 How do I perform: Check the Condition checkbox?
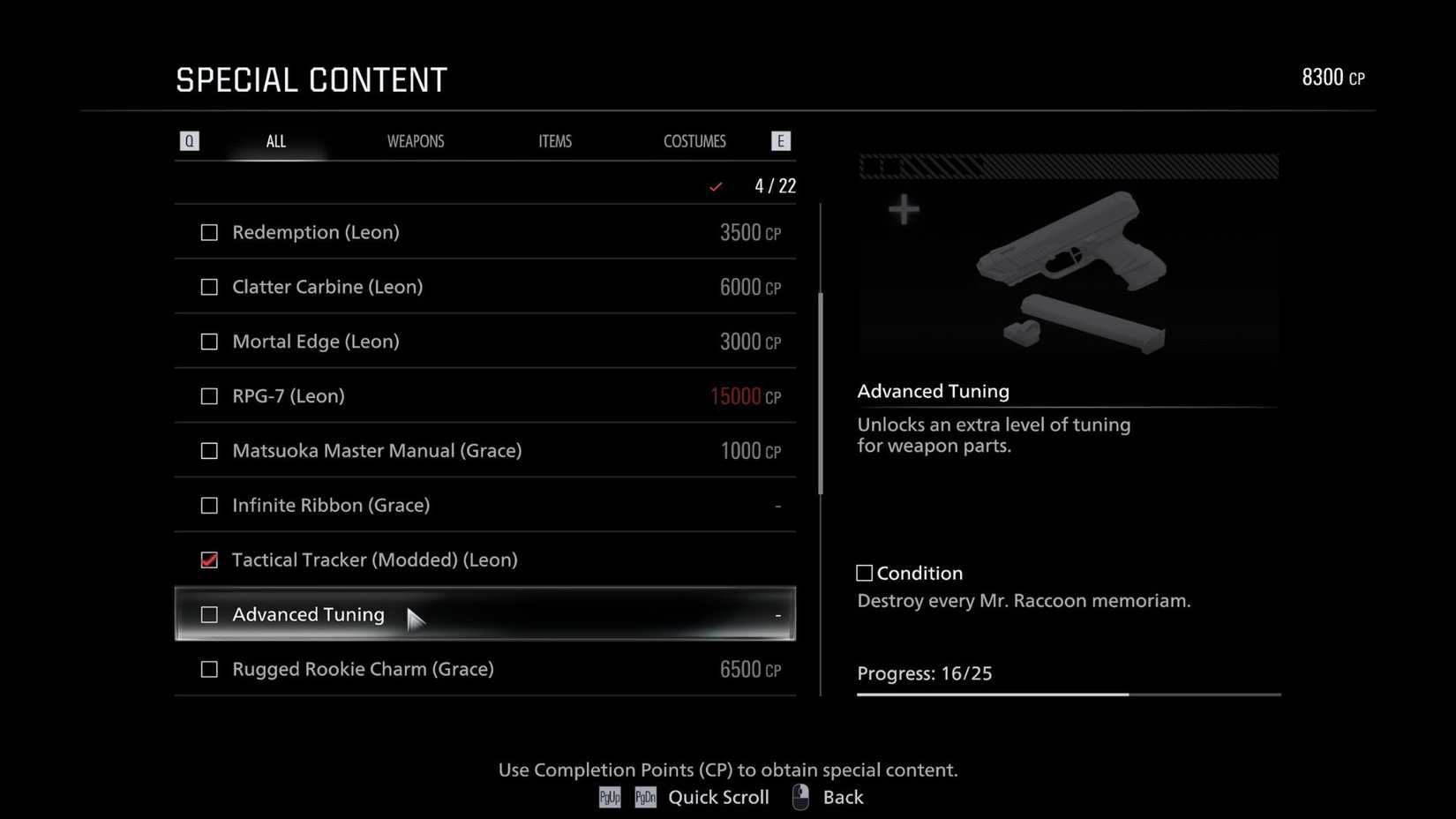coord(863,572)
